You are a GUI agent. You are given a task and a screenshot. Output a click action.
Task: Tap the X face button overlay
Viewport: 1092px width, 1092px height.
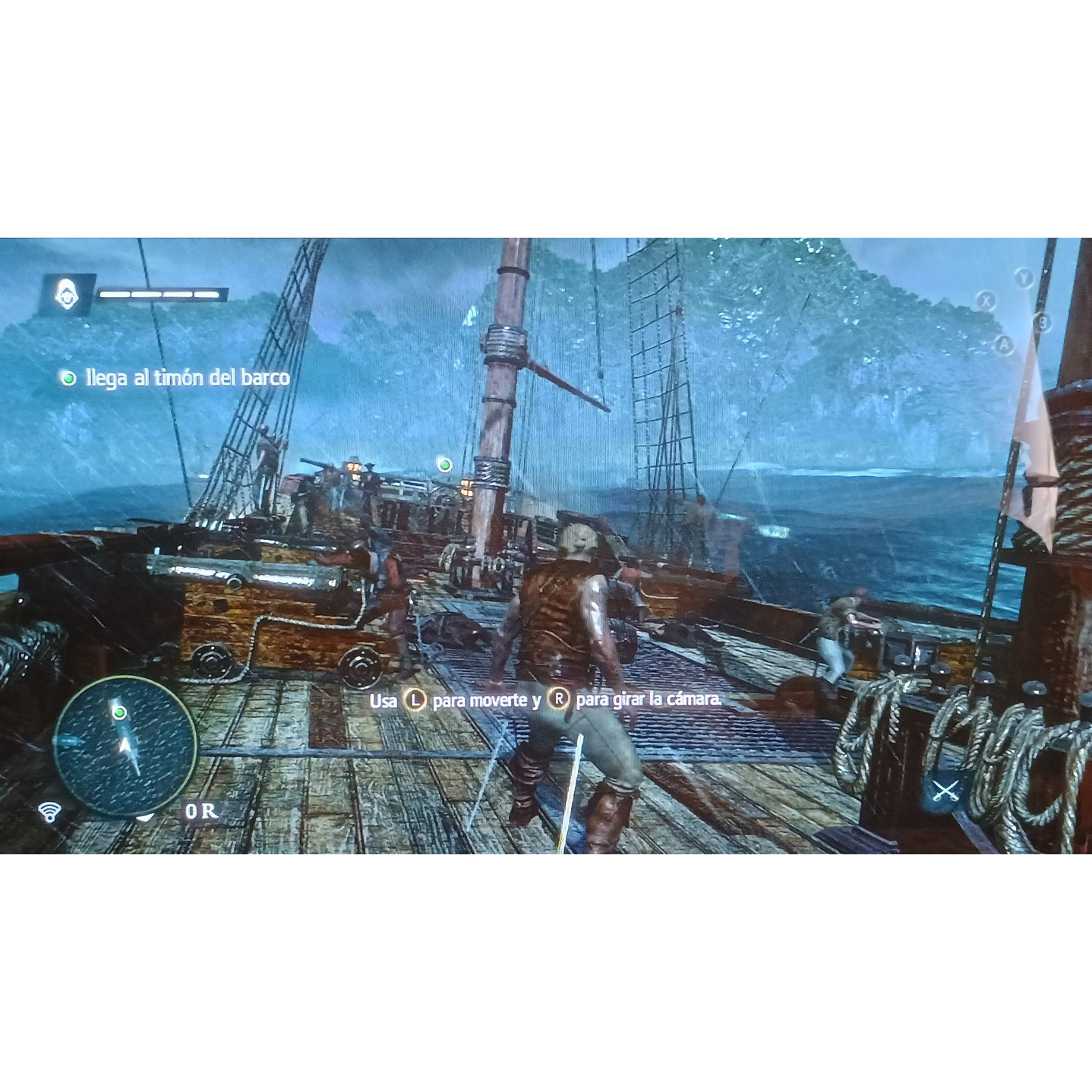[x=986, y=301]
